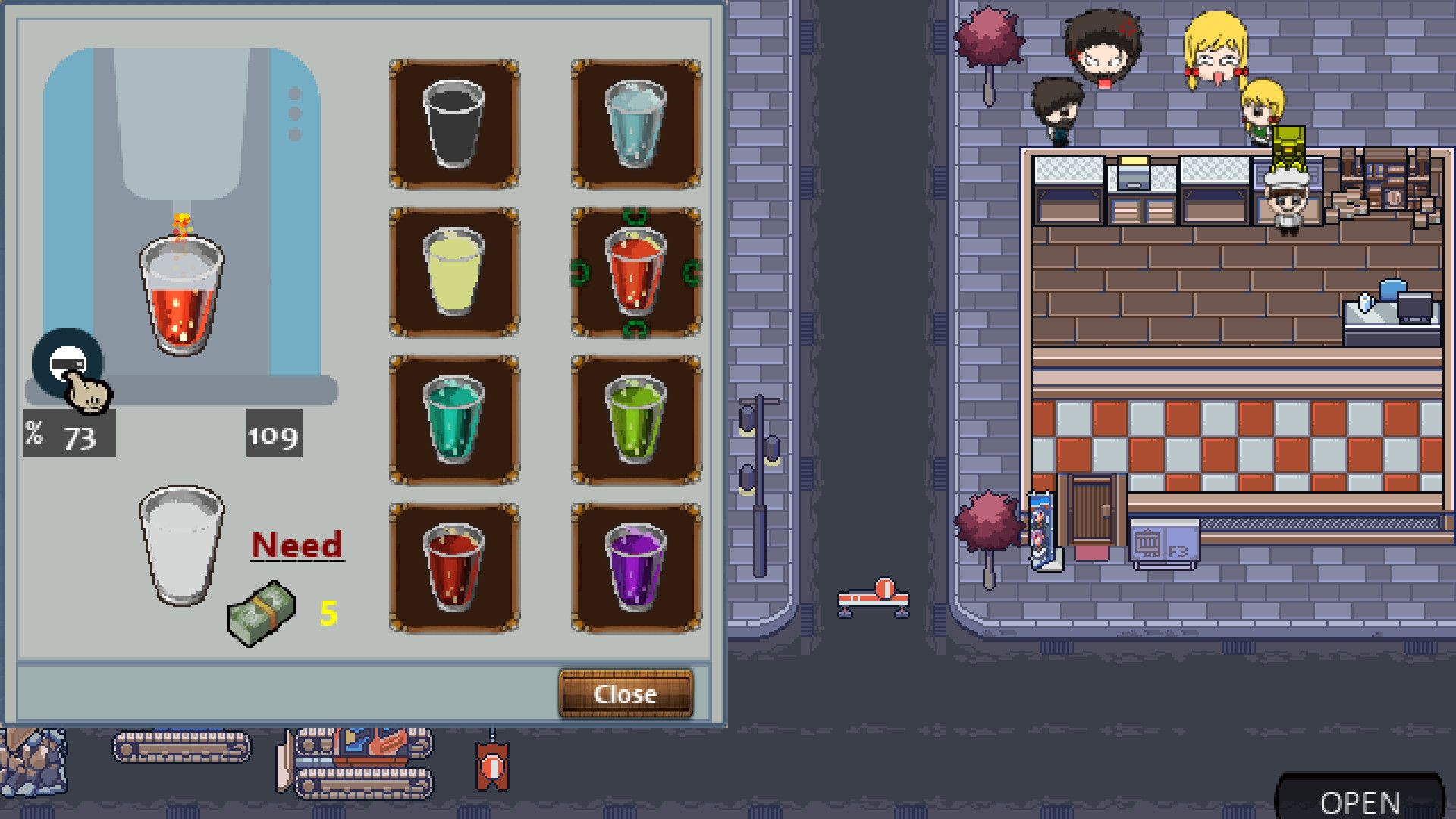
Task: Click the underlined Need label
Action: click(297, 543)
